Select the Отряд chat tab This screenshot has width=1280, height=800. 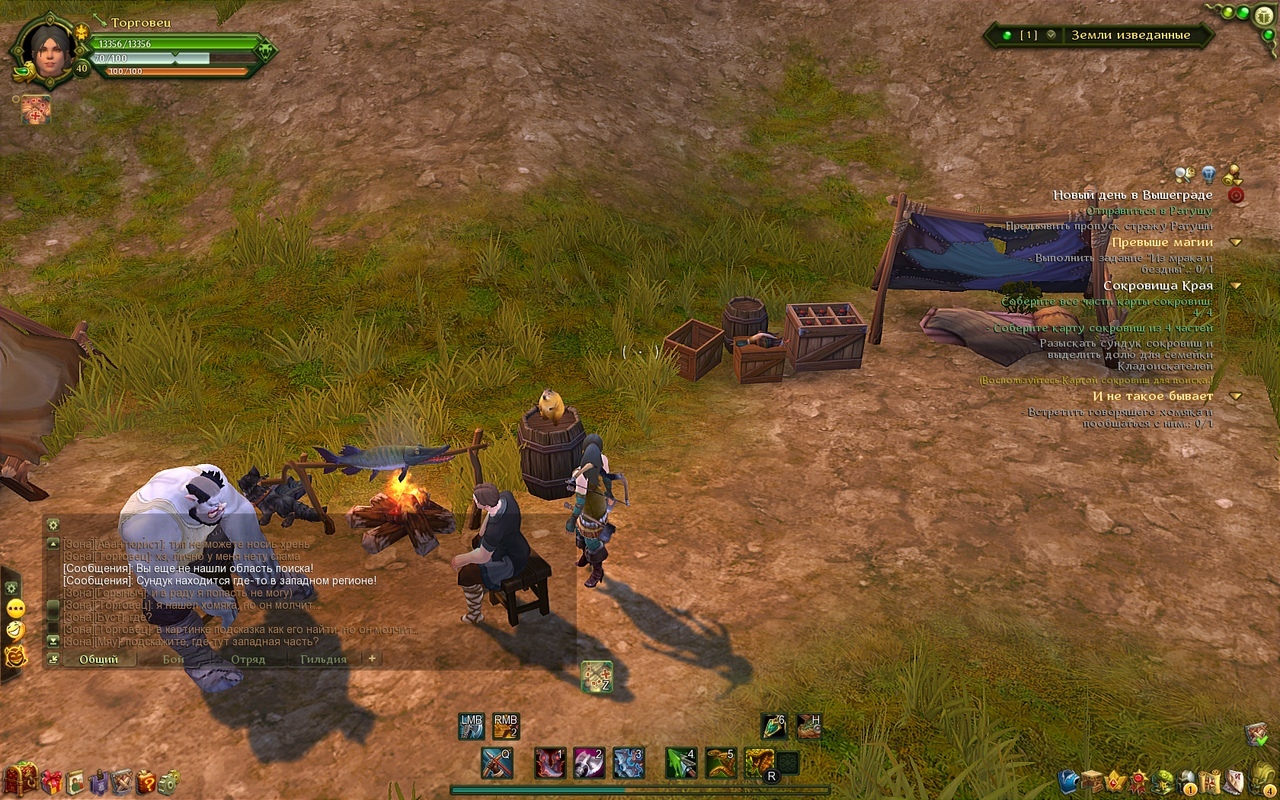(x=248, y=659)
